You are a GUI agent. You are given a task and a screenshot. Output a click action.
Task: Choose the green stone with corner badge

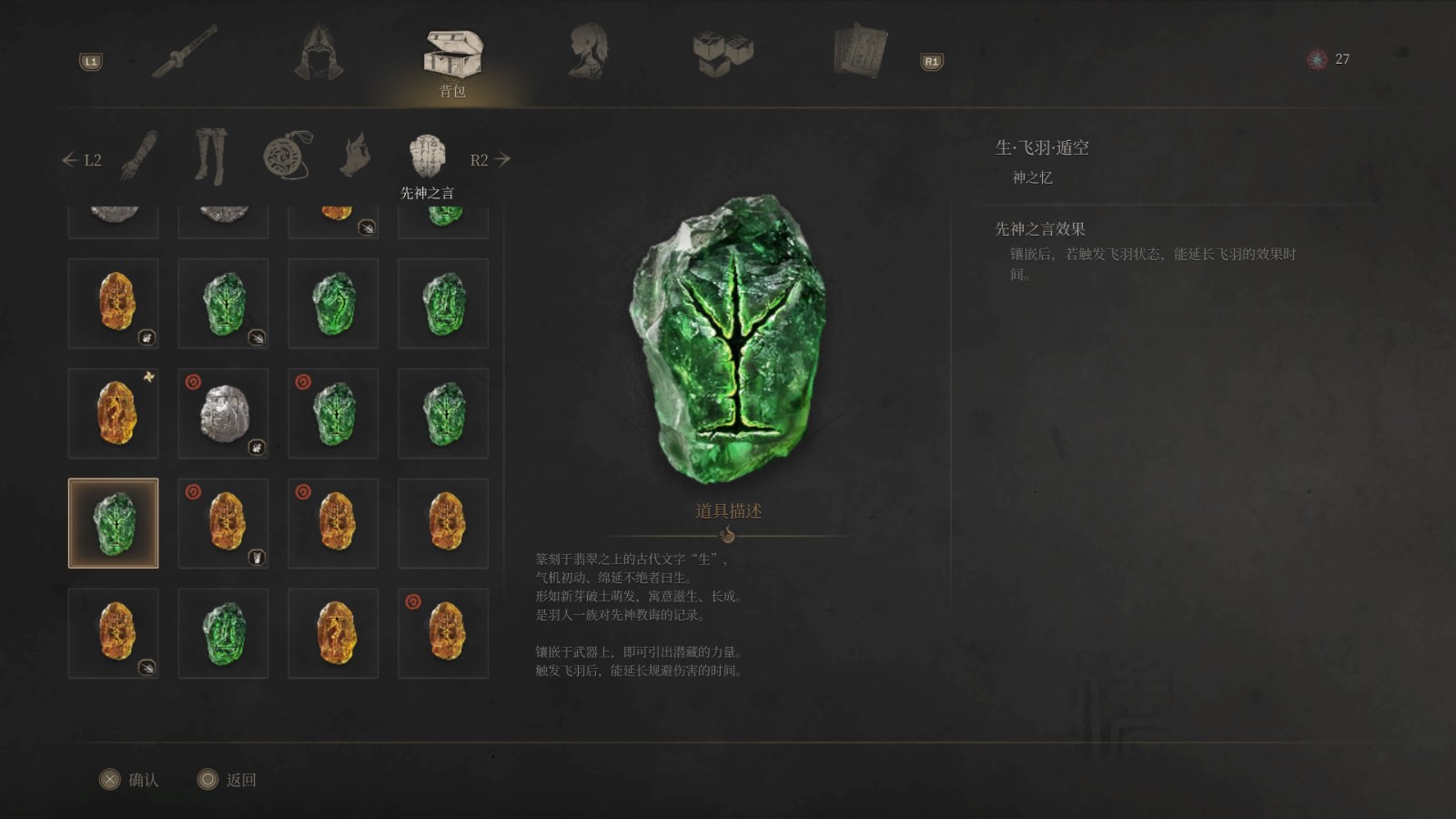click(224, 303)
